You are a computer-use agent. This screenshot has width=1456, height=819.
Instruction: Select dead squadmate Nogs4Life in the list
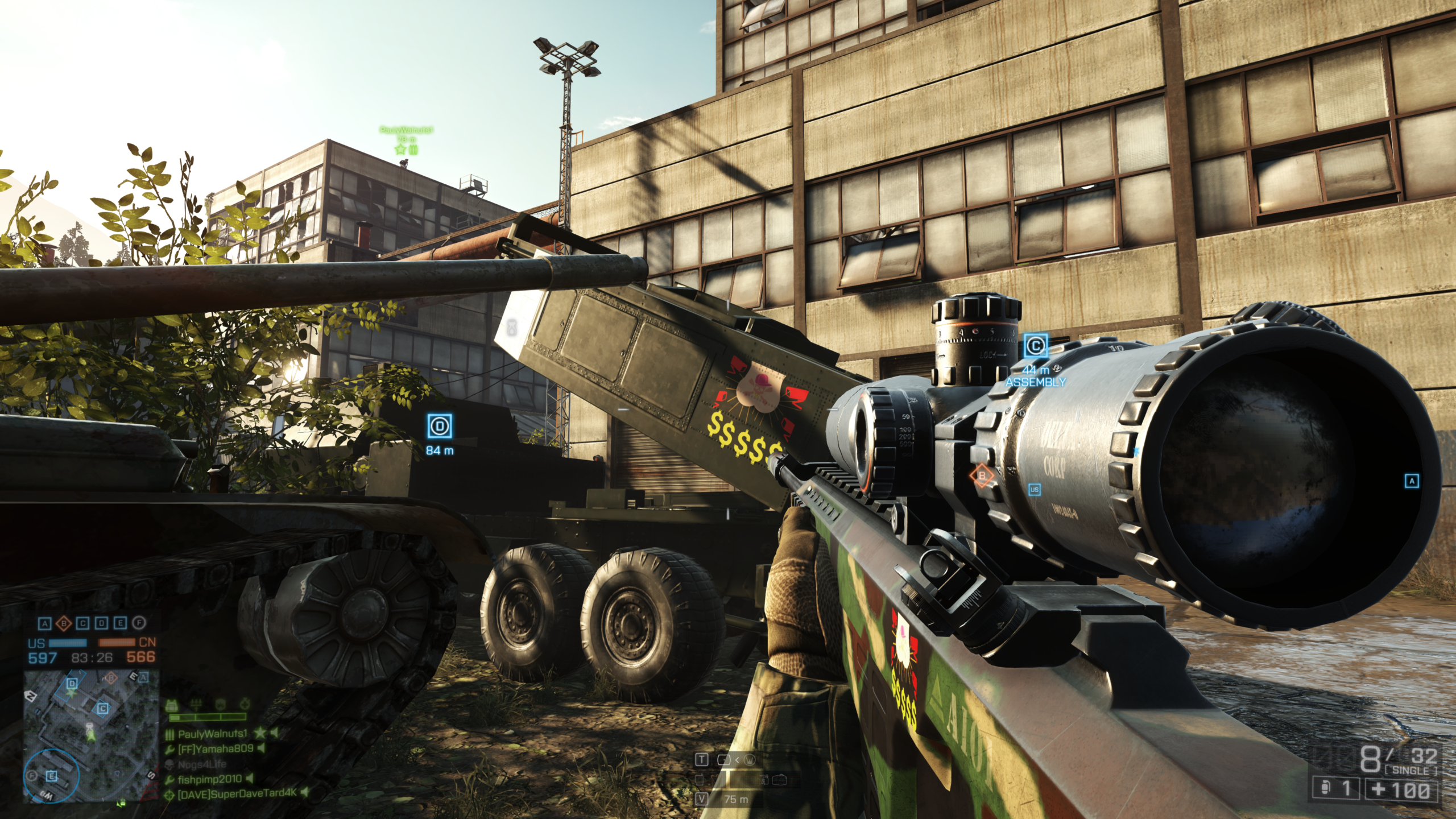[x=202, y=764]
